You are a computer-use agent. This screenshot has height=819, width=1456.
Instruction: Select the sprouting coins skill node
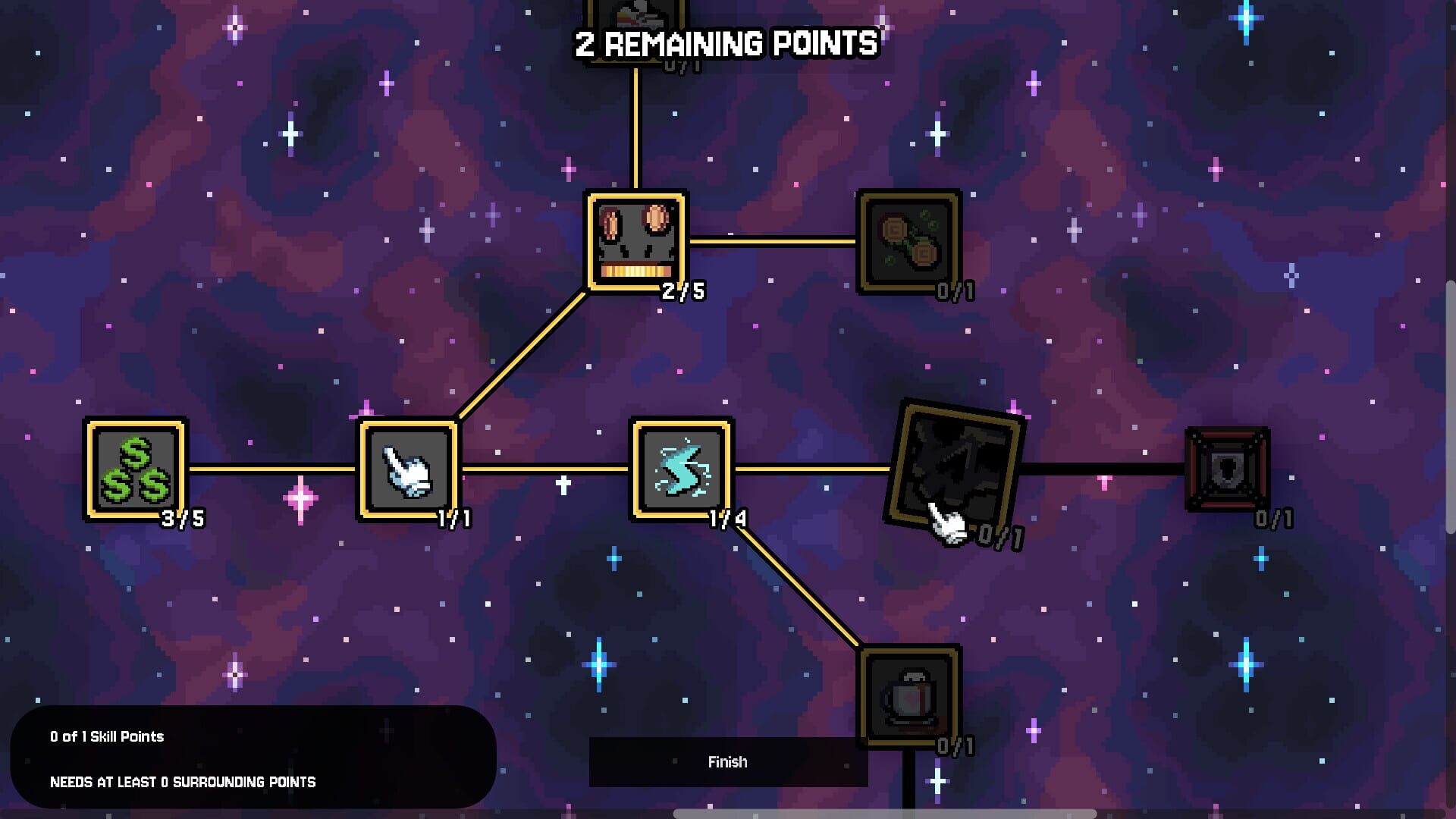[907, 243]
